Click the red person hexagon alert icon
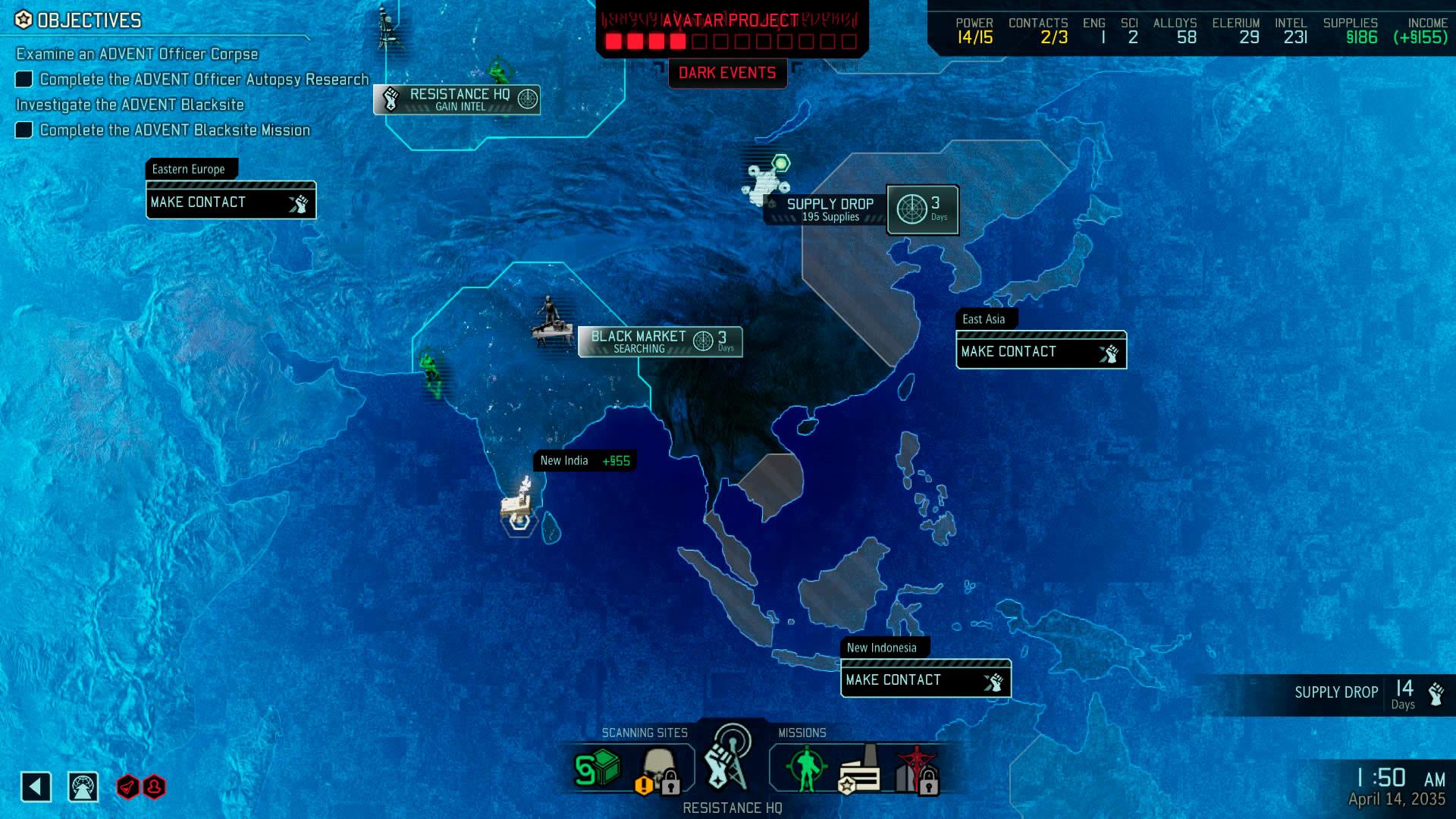Image resolution: width=1456 pixels, height=819 pixels. click(154, 787)
